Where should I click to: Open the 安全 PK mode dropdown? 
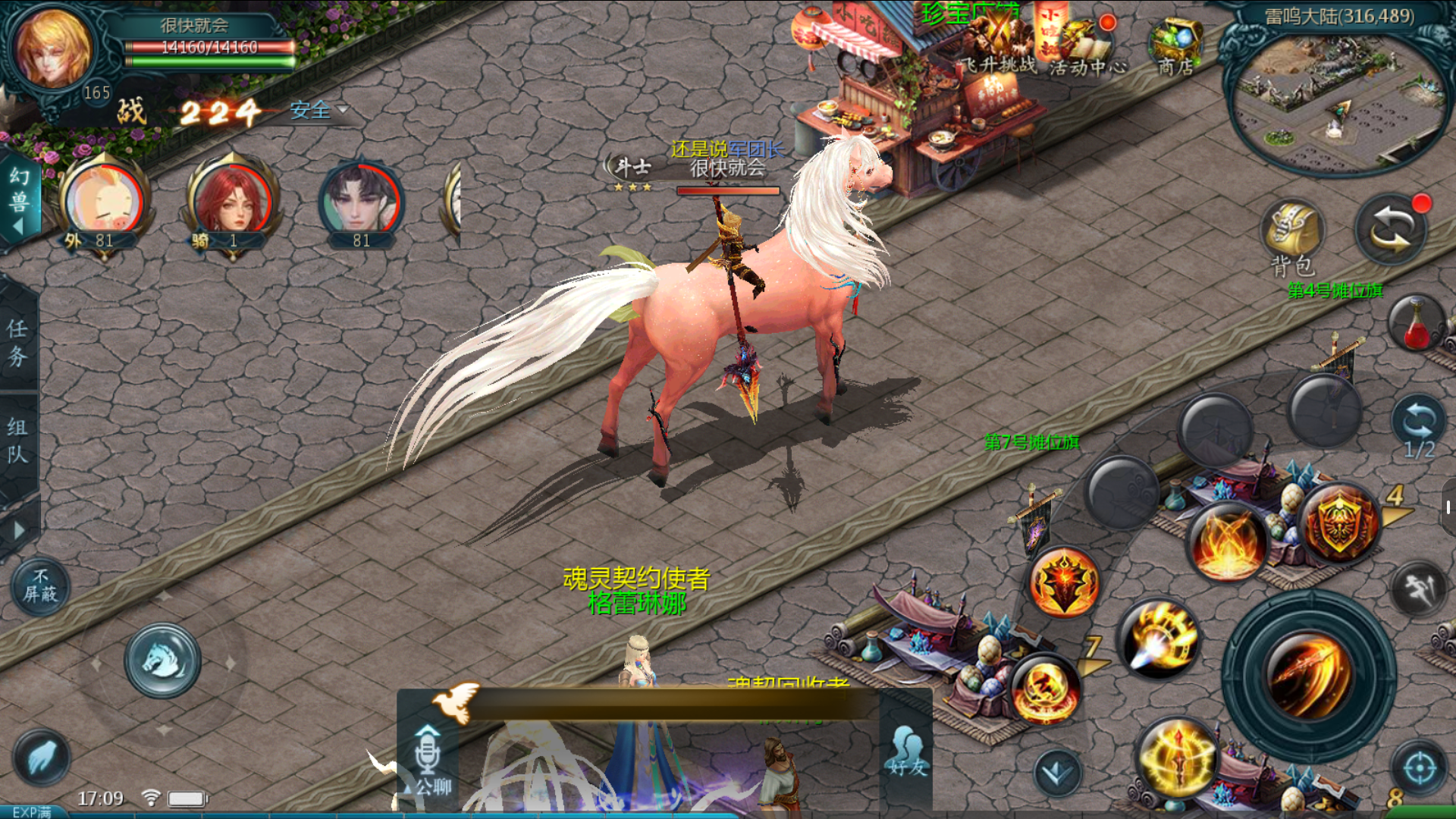coord(318,111)
